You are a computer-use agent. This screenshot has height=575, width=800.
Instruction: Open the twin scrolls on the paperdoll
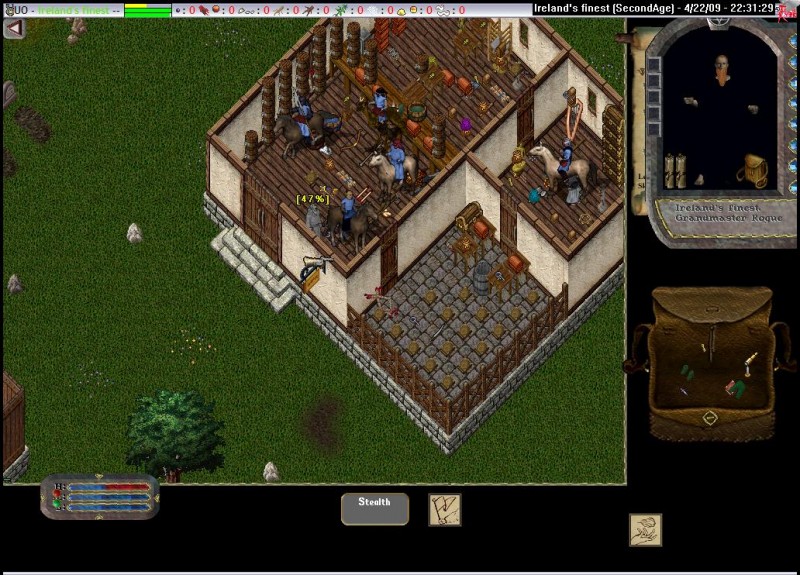point(677,170)
